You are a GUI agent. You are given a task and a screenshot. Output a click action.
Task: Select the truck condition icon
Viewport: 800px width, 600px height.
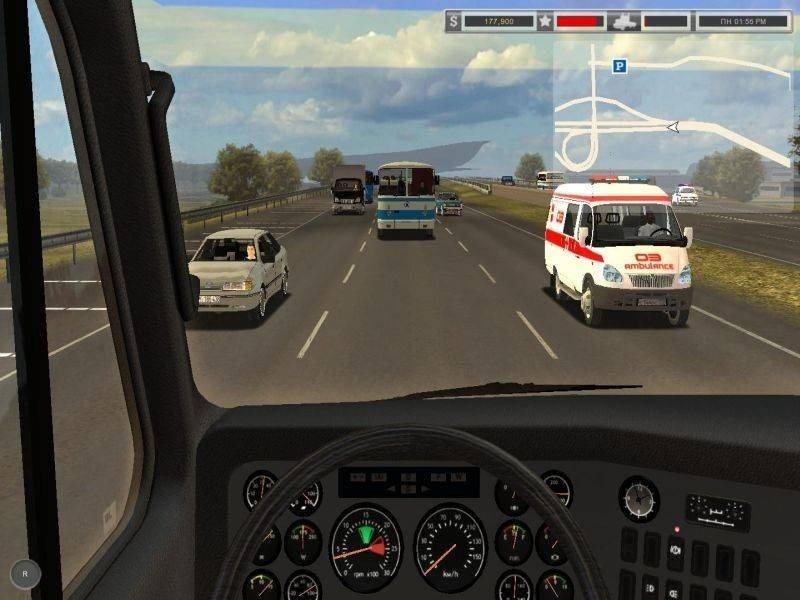click(623, 19)
